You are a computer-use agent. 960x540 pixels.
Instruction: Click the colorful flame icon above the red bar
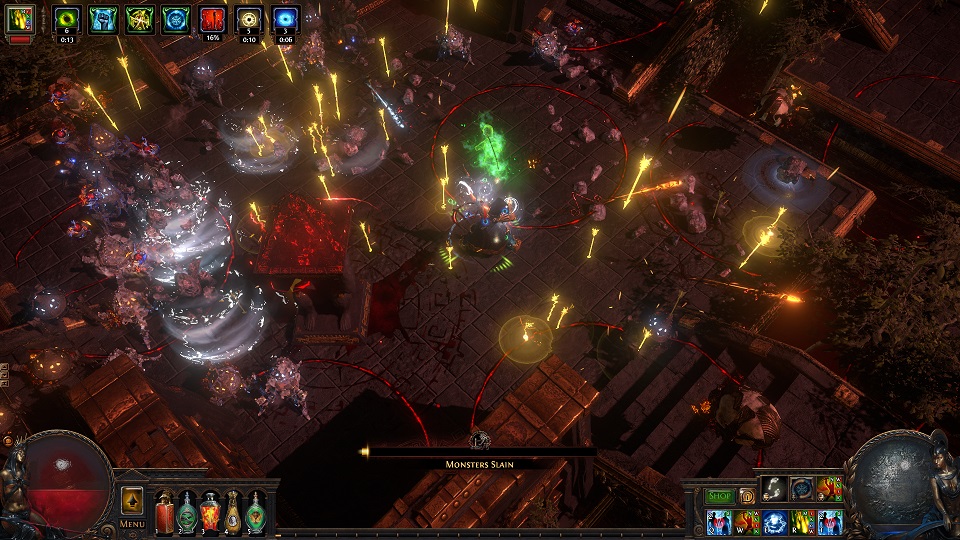pyautogui.click(x=20, y=18)
